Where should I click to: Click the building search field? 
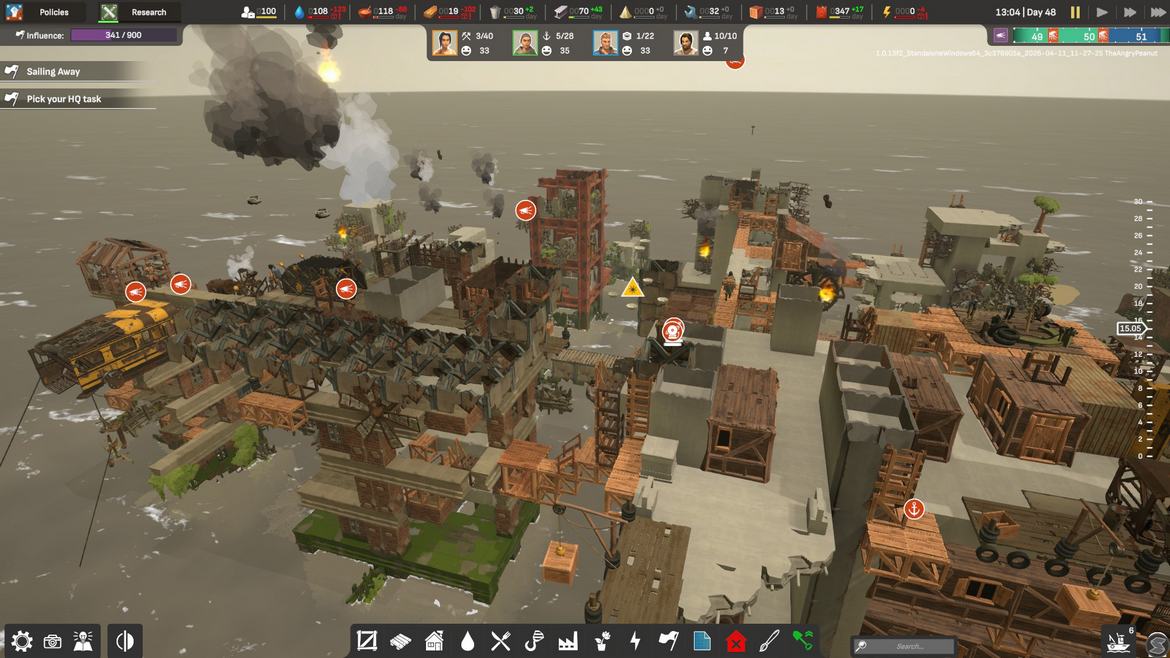point(905,646)
